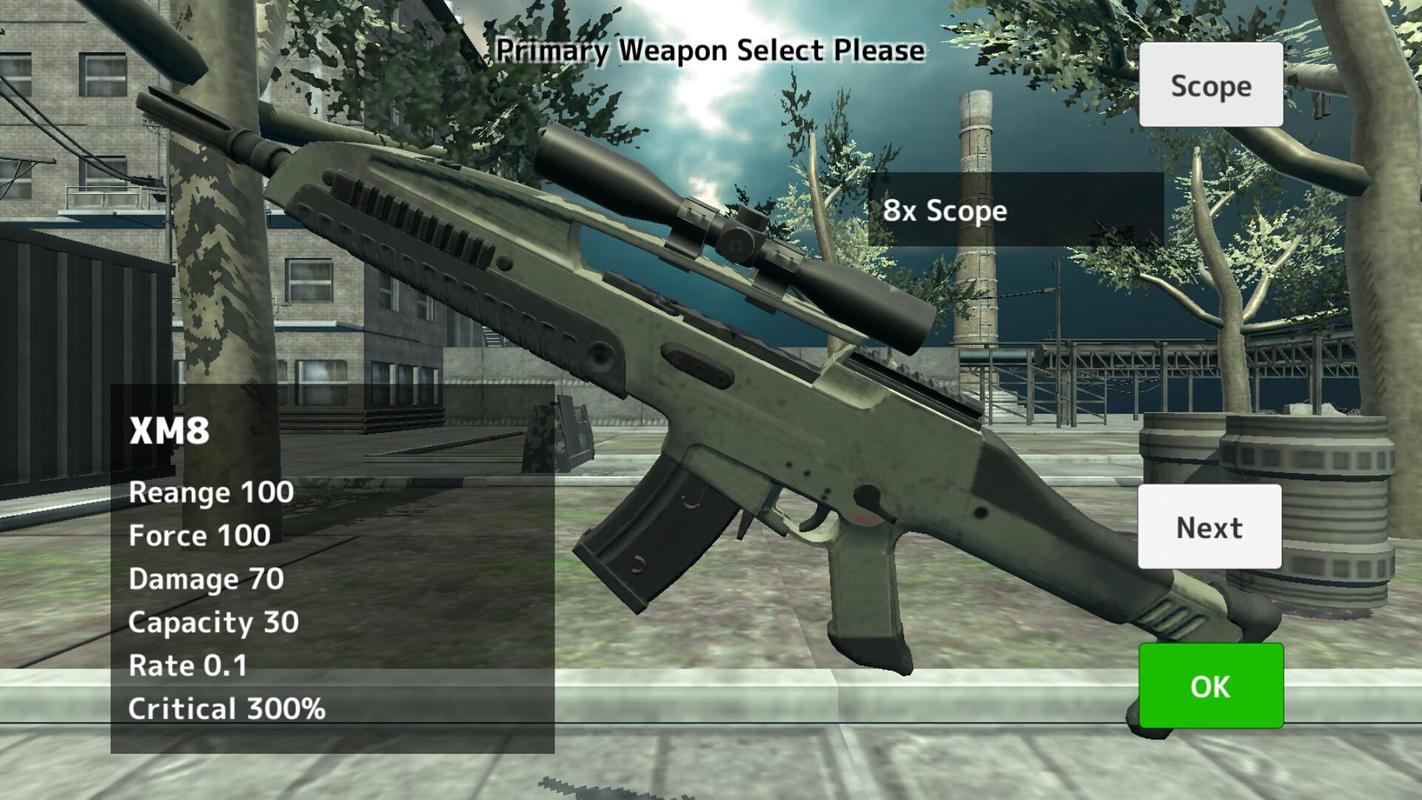Screen dimensions: 1422x800
Task: Select the 8x Scope entry
Action: tap(1015, 210)
